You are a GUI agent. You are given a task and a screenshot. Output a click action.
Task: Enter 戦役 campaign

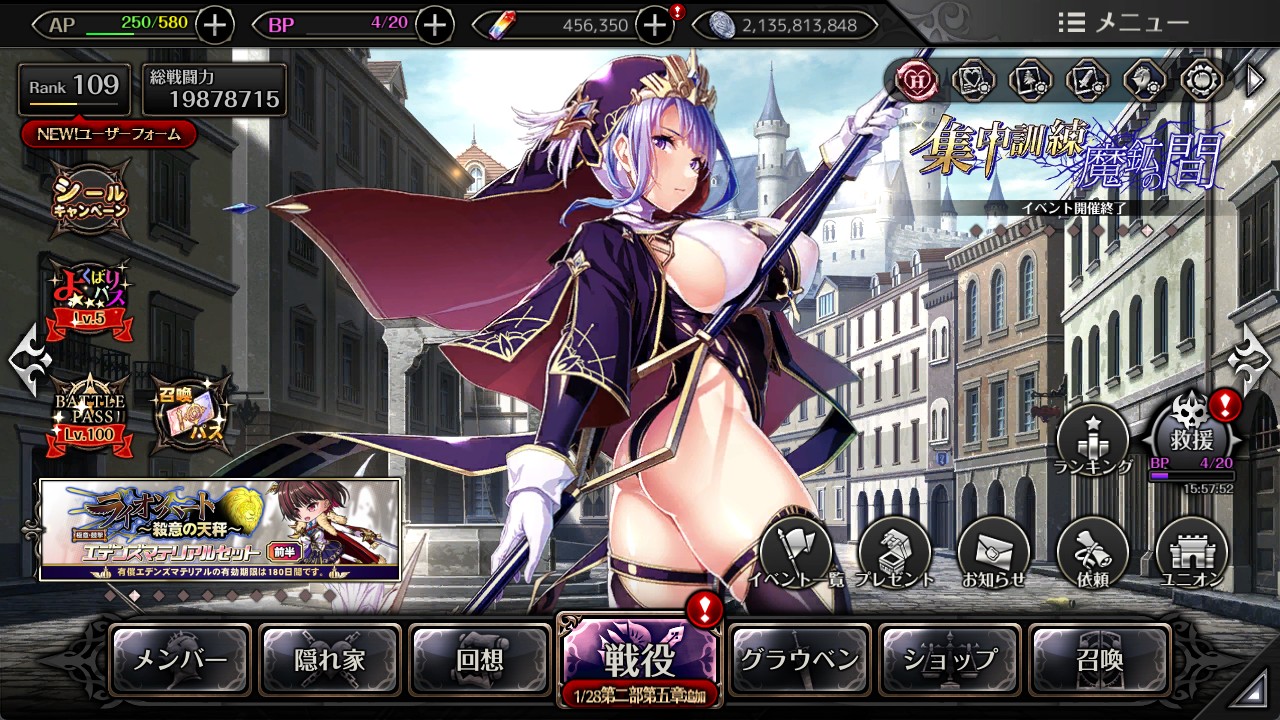pos(638,660)
